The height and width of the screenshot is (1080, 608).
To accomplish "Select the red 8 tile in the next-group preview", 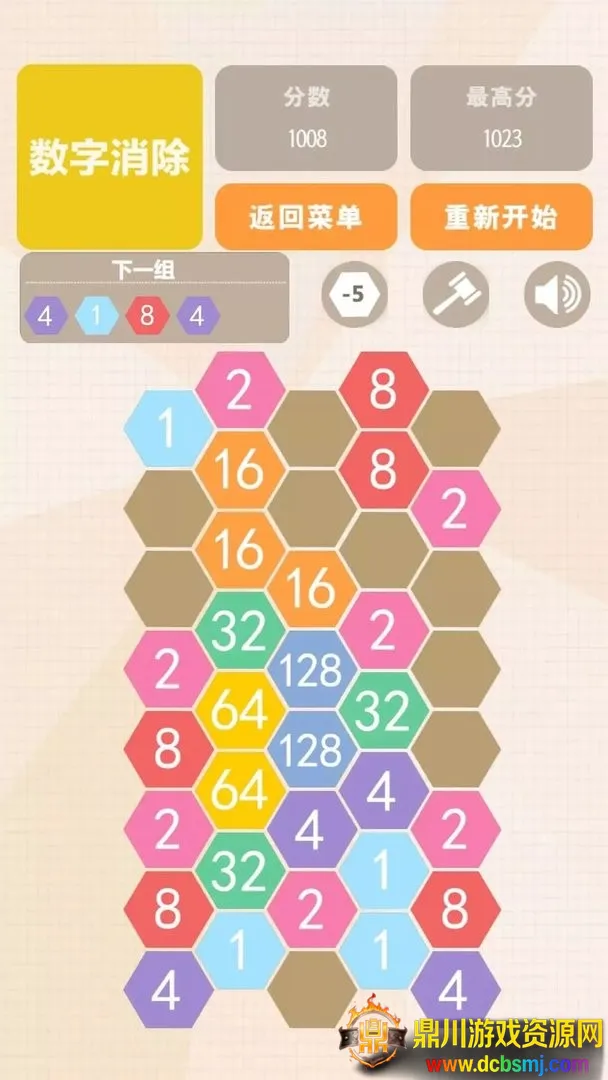I will pyautogui.click(x=147, y=317).
